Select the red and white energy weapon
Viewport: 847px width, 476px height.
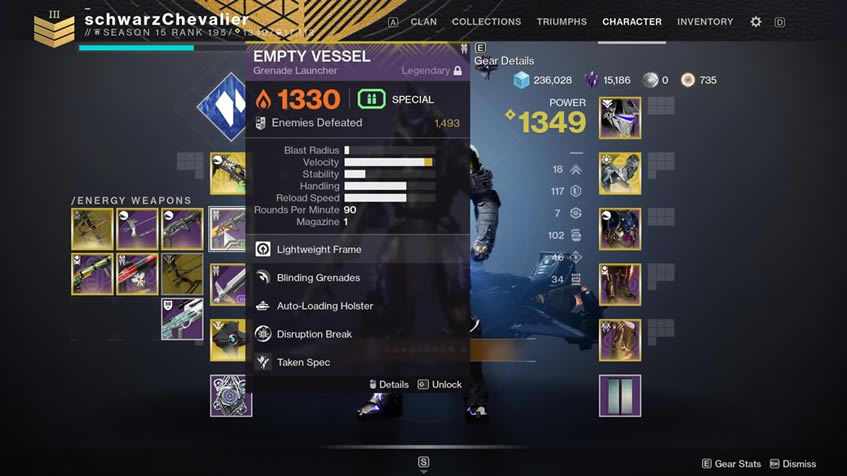pyautogui.click(x=137, y=274)
